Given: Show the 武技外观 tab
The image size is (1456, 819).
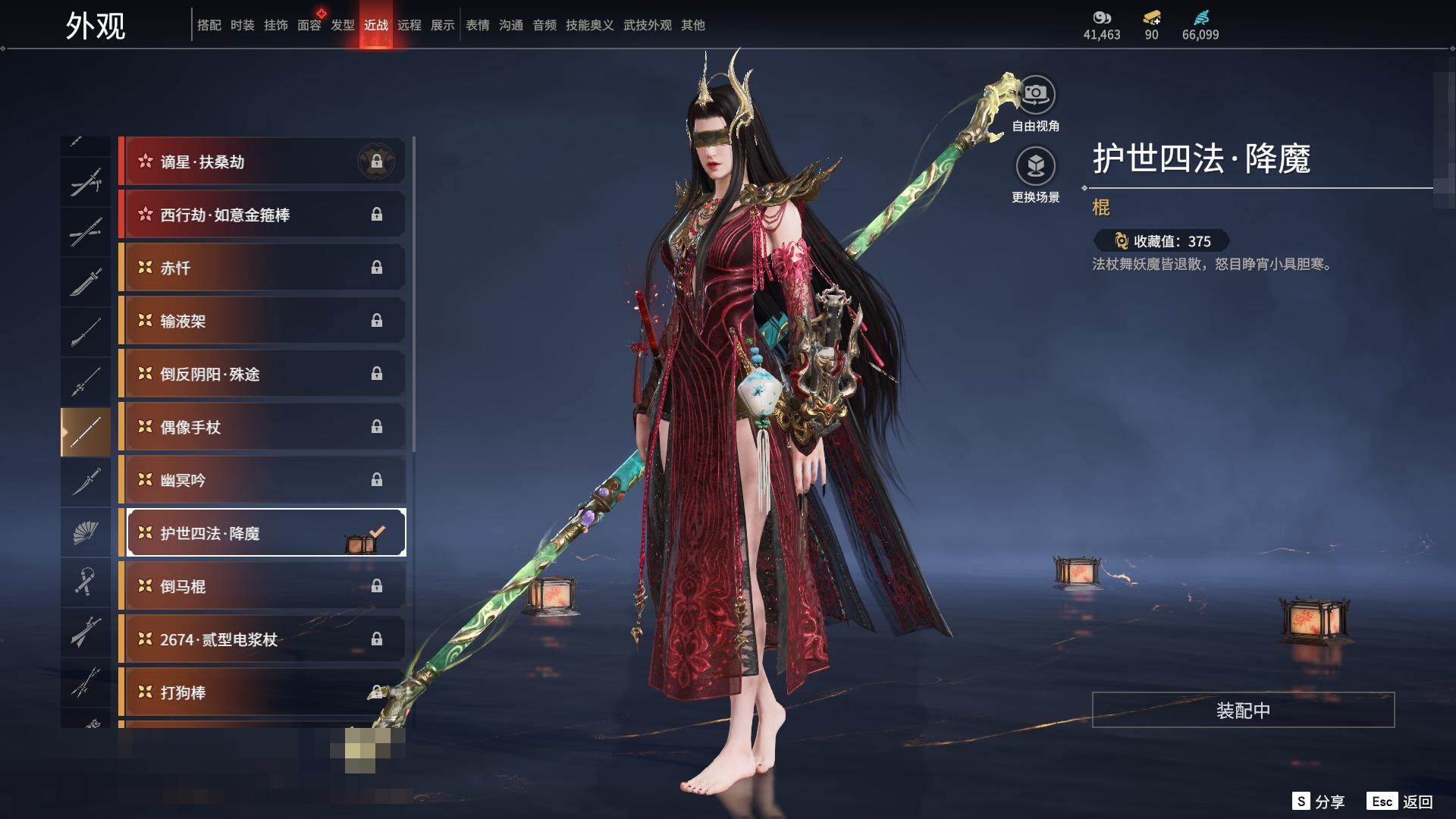Looking at the screenshot, I should [648, 25].
